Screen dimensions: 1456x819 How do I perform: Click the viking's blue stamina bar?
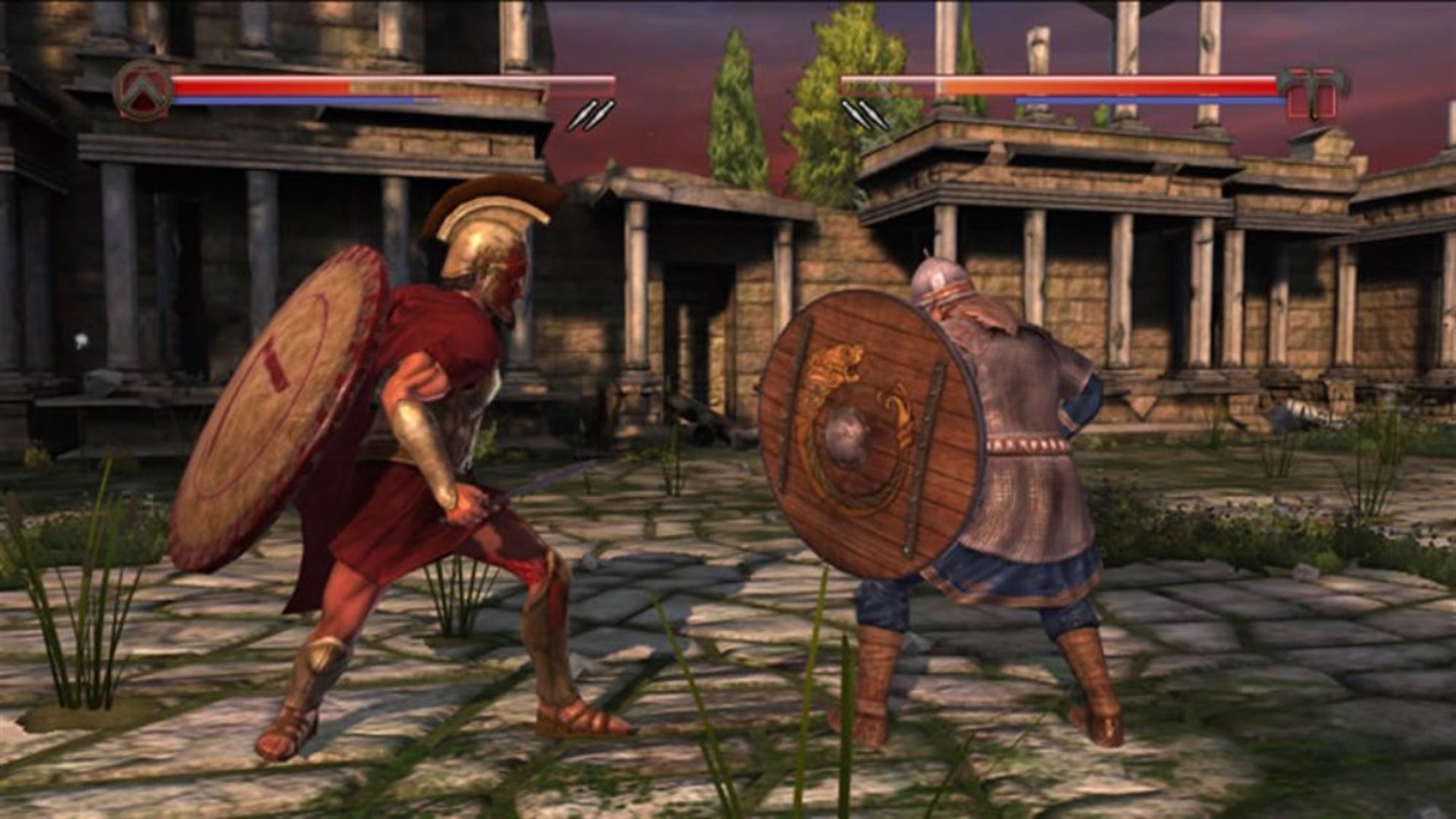(x=1137, y=100)
